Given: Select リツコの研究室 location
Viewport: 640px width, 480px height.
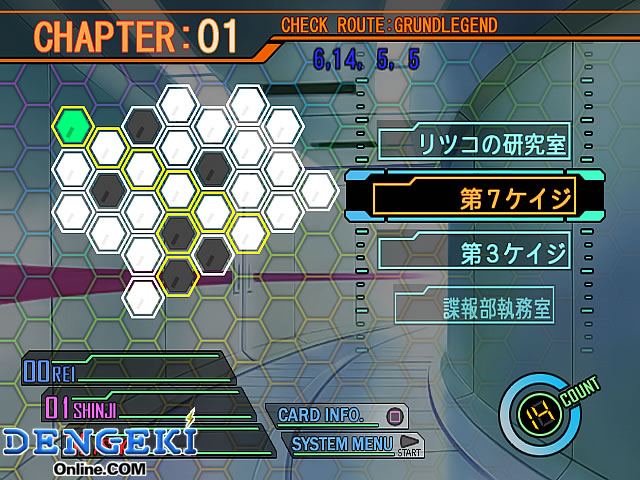Looking at the screenshot, I should tap(477, 144).
